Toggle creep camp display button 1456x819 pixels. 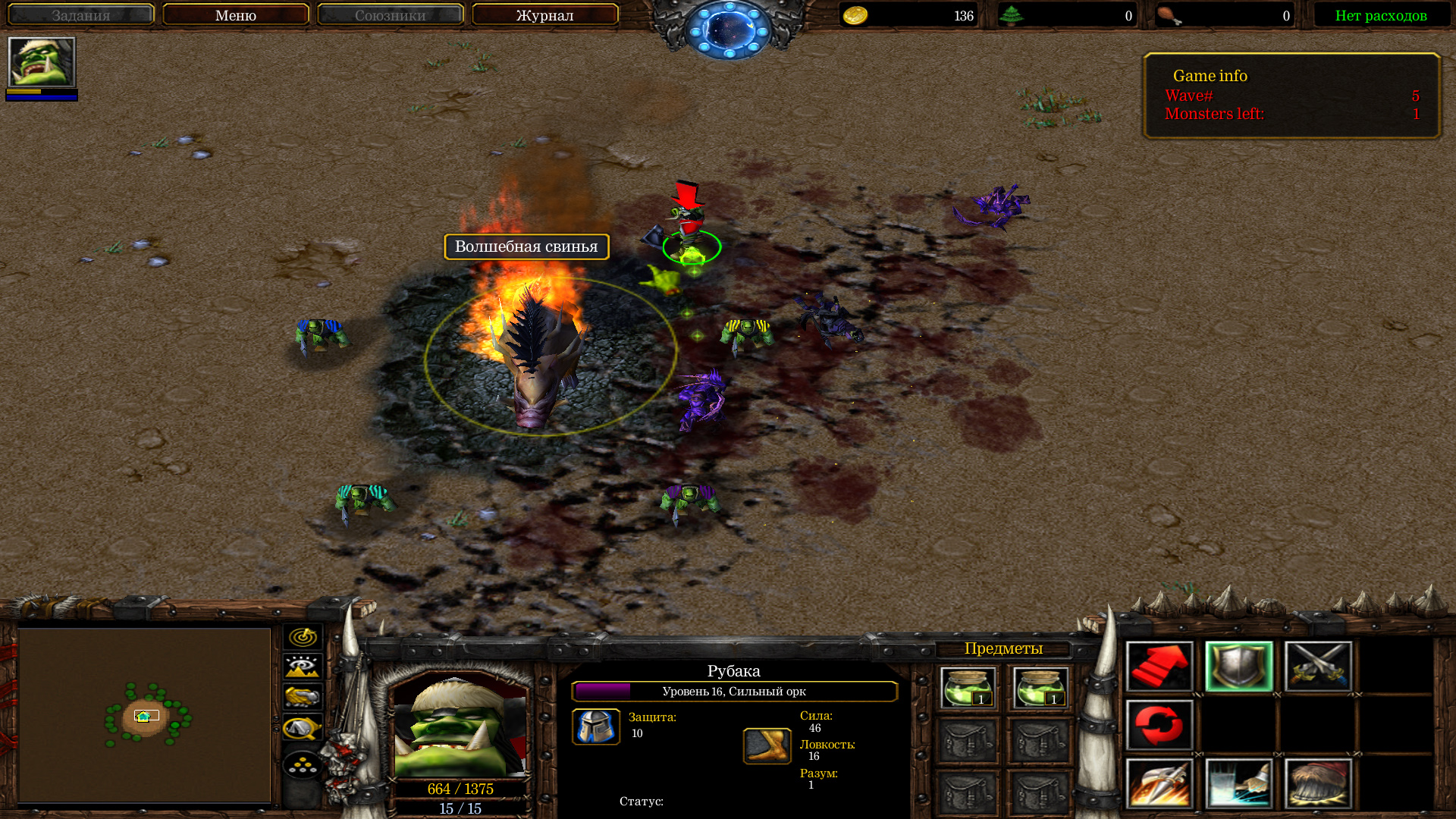point(303,728)
